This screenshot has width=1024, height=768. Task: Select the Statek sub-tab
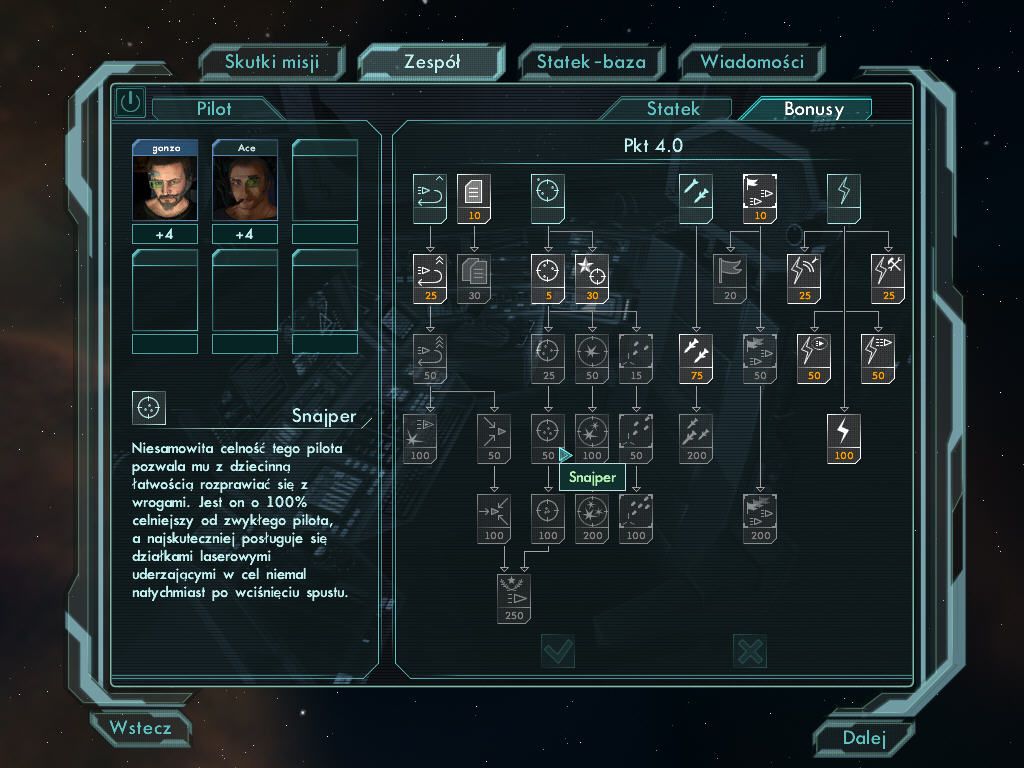click(673, 109)
